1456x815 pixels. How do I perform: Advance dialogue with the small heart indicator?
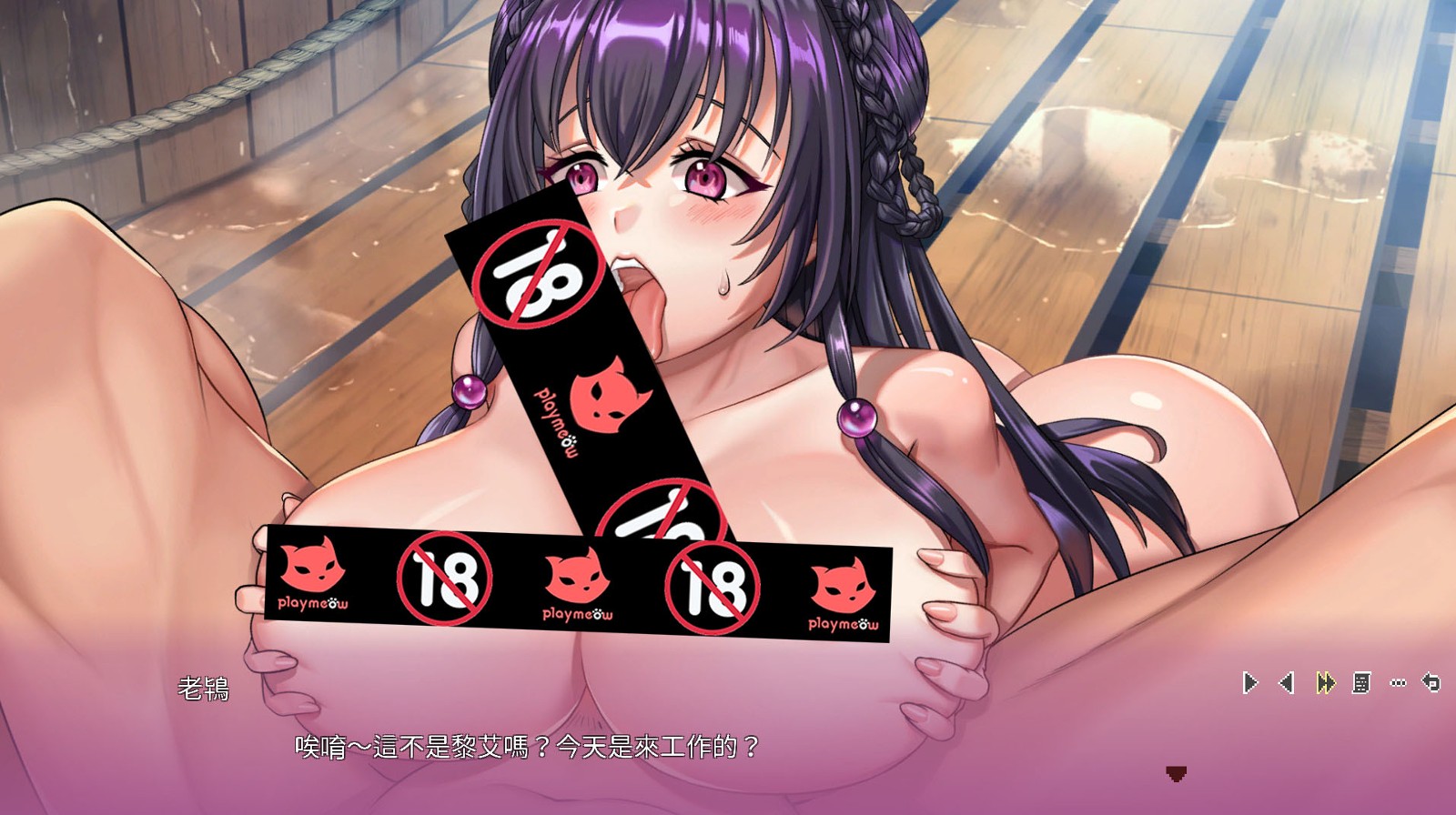pyautogui.click(x=1176, y=774)
